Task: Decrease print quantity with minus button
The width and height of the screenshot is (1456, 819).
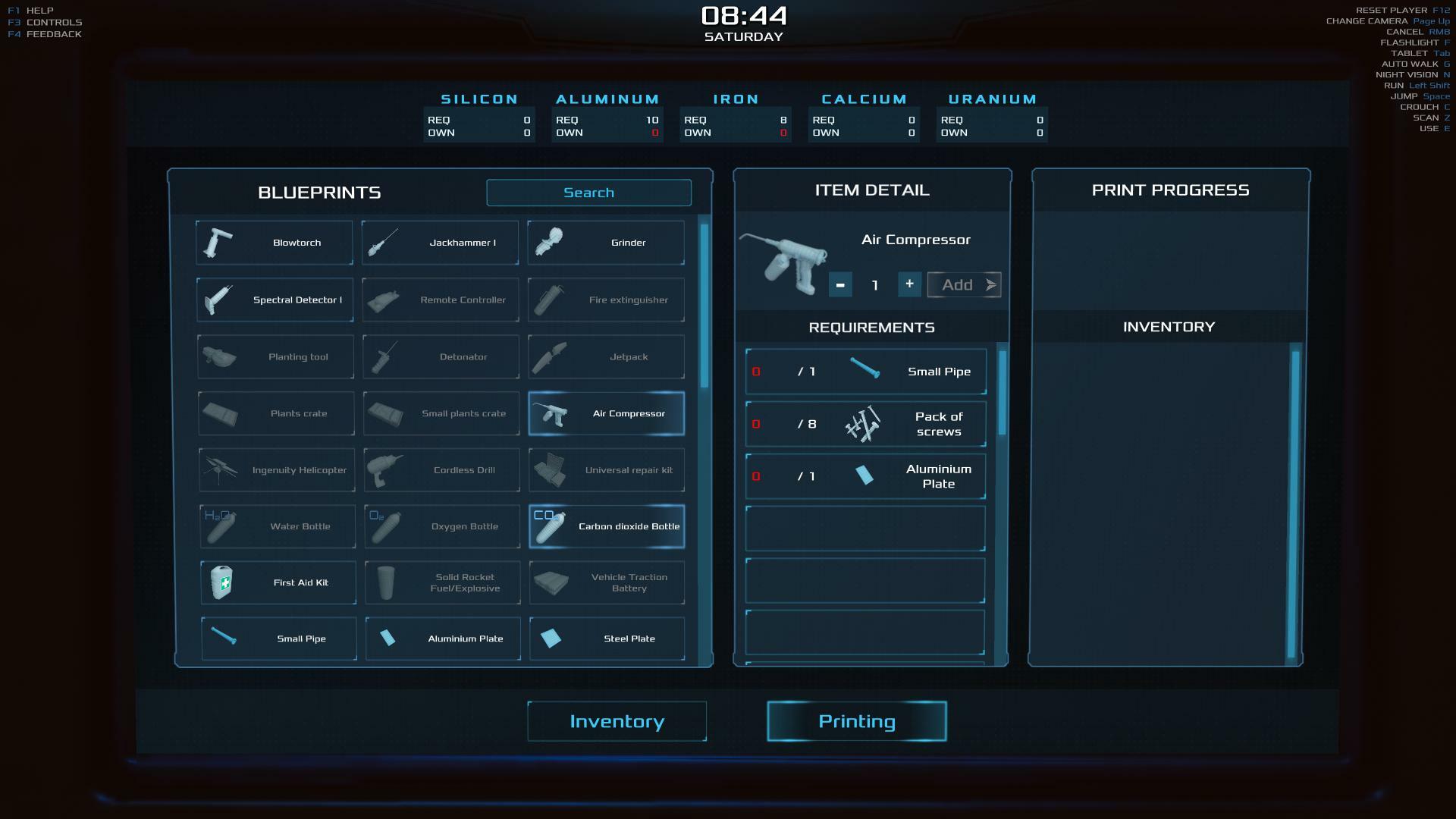Action: coord(840,284)
